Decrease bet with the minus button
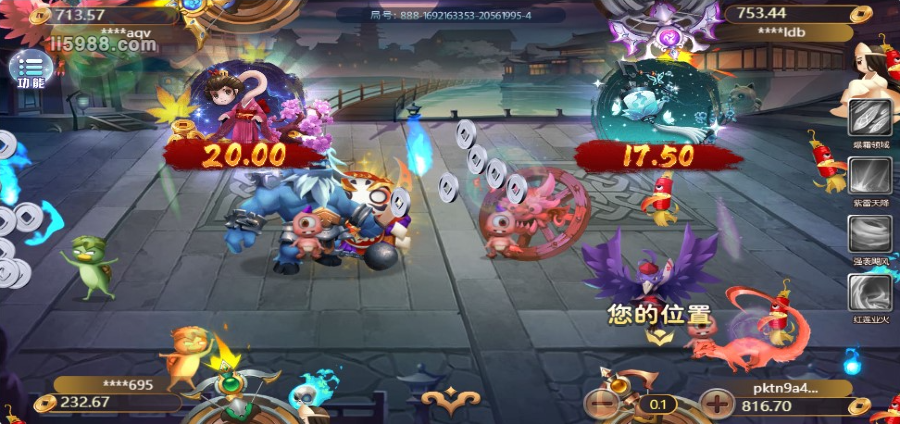900x424 pixels. [602, 404]
